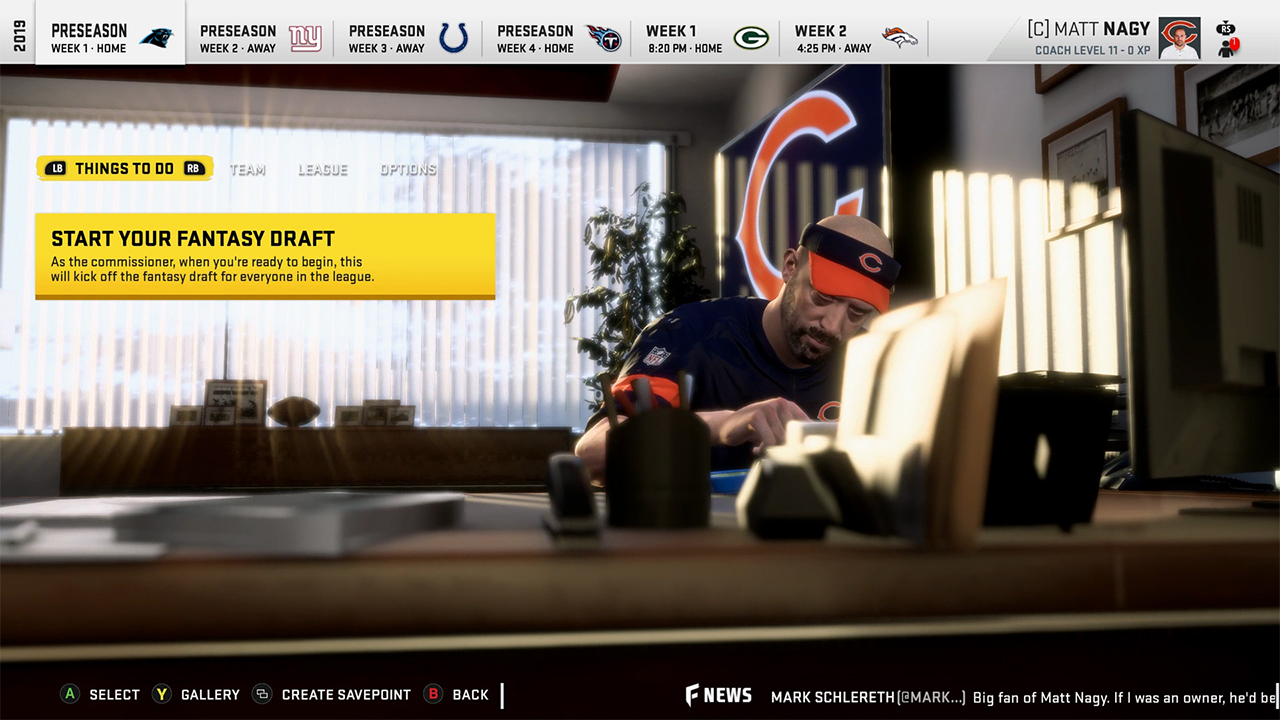1280x720 pixels.
Task: Switch to the Things To Do tab
Action: point(125,168)
